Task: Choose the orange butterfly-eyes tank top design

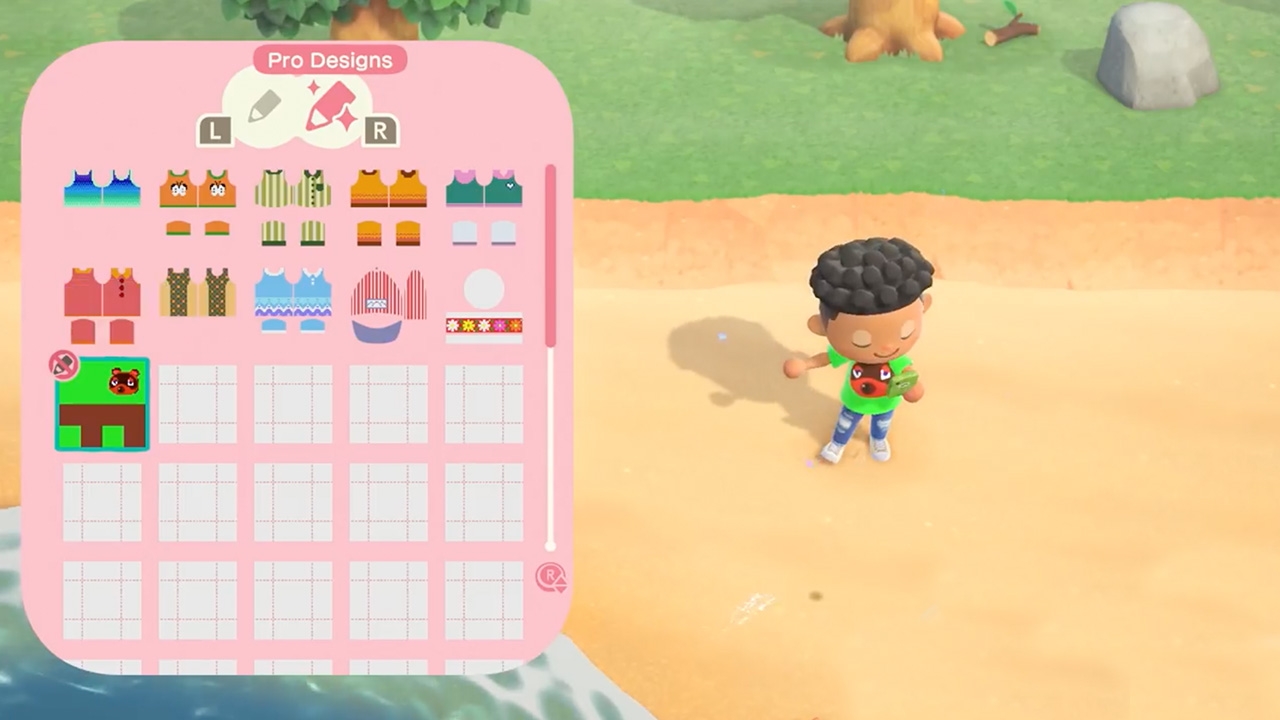Action: tap(197, 186)
